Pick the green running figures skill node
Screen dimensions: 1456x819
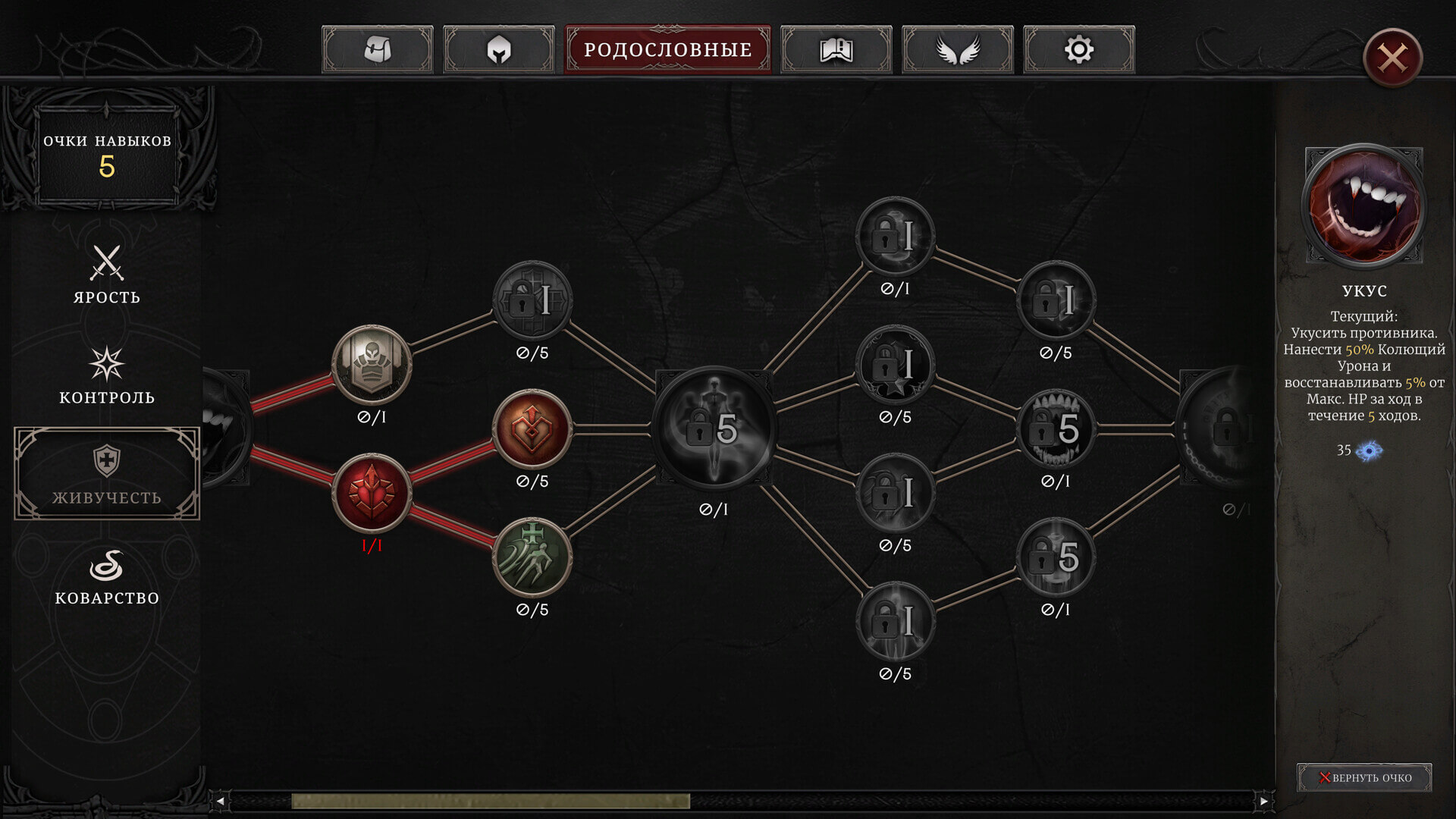tap(532, 557)
